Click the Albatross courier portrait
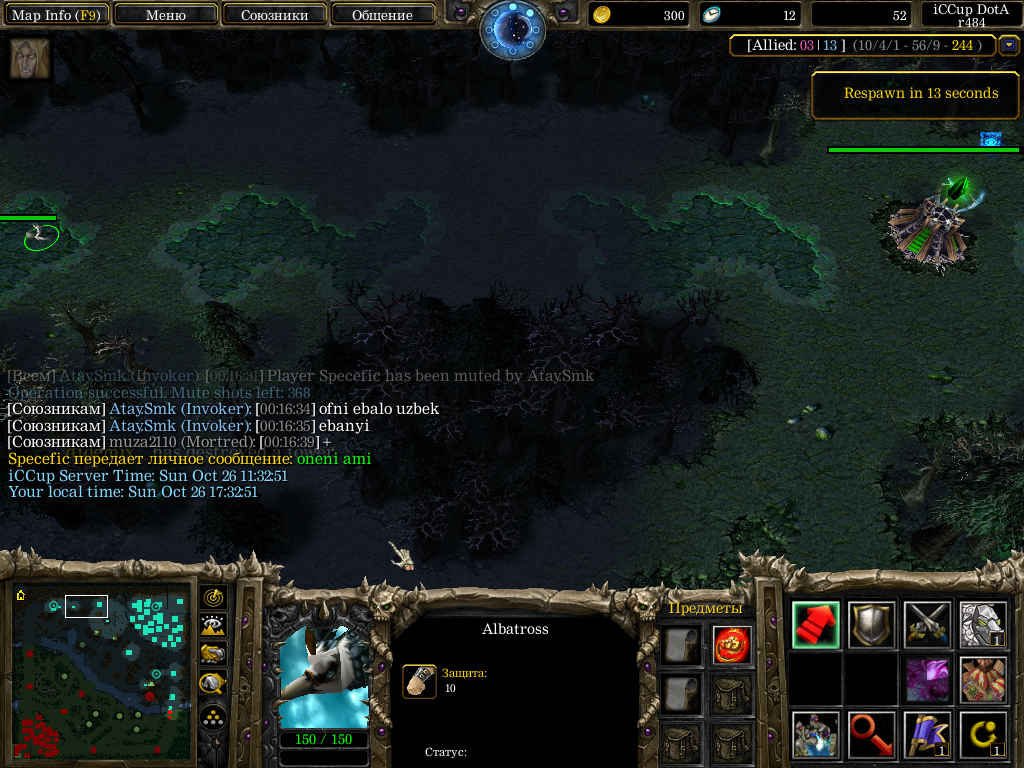Image resolution: width=1024 pixels, height=768 pixels. coord(323,677)
